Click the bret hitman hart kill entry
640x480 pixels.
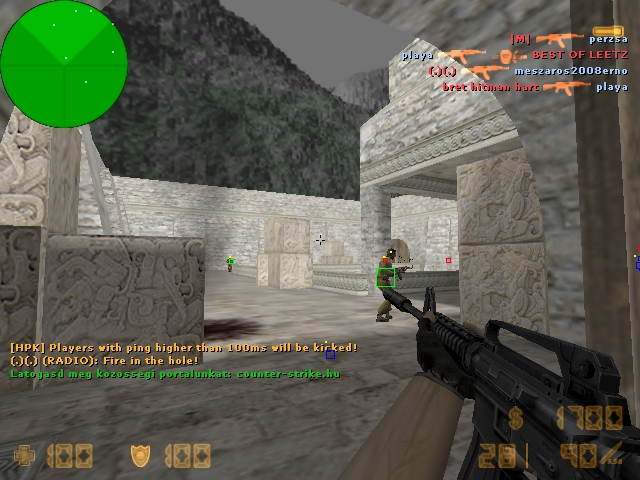[x=535, y=87]
